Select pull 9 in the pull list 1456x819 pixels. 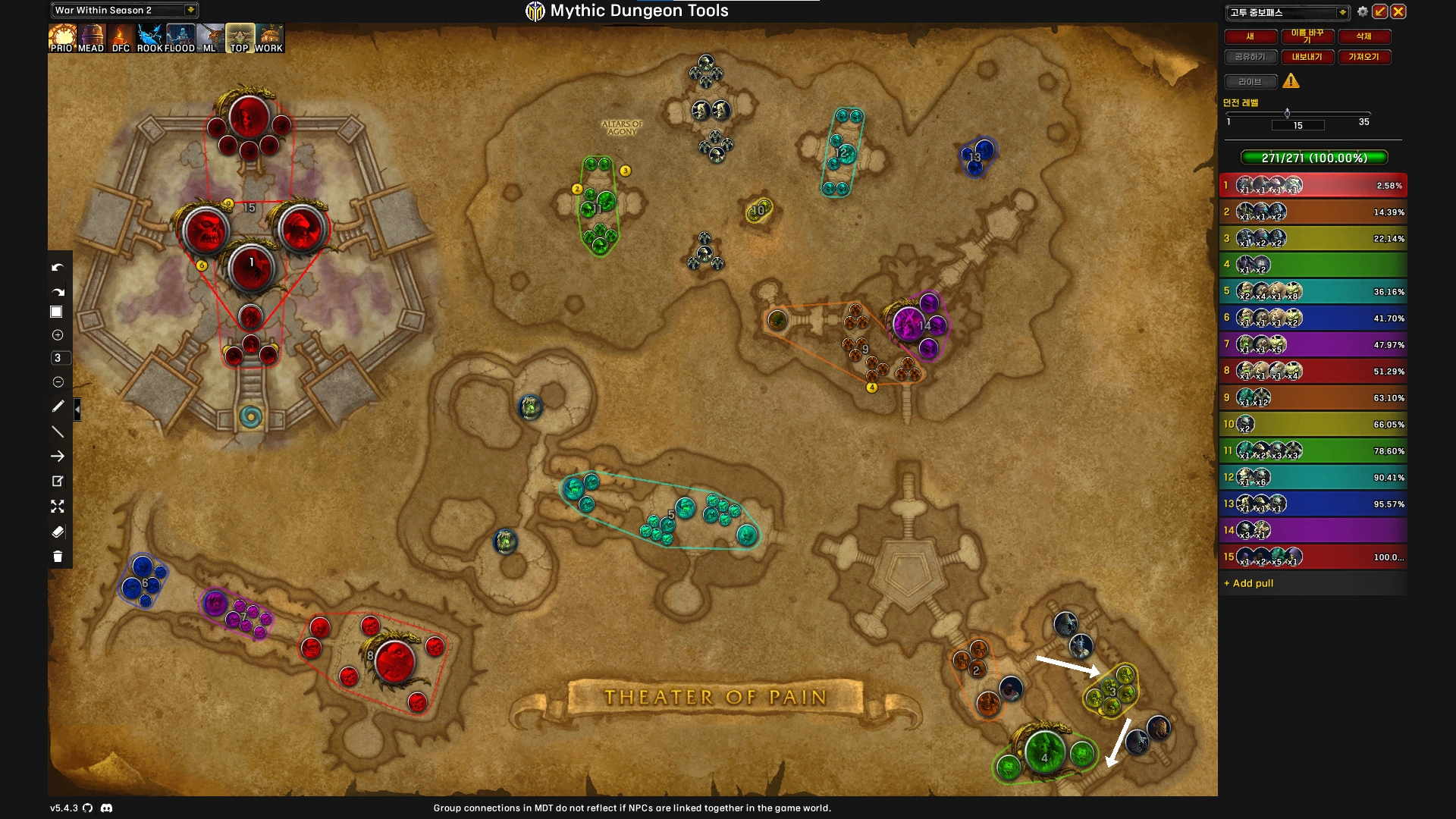click(1313, 397)
